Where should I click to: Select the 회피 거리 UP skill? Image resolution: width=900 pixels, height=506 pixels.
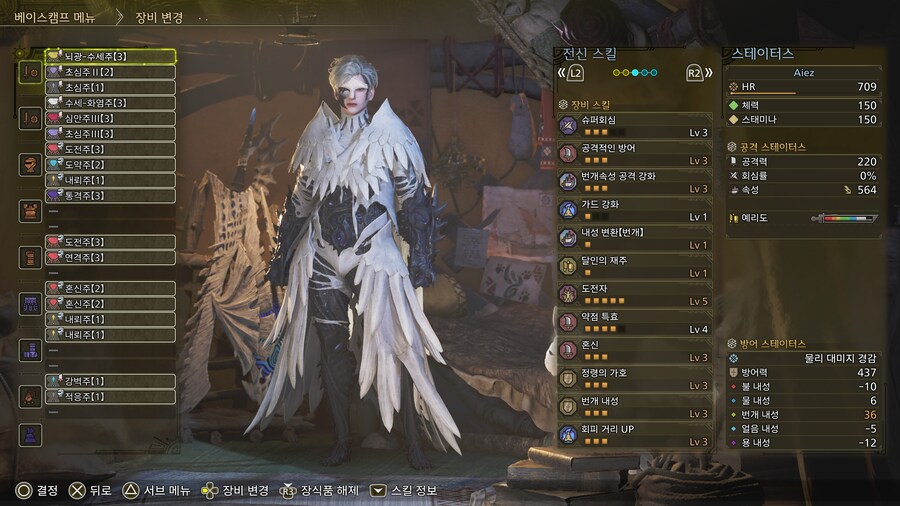634,434
